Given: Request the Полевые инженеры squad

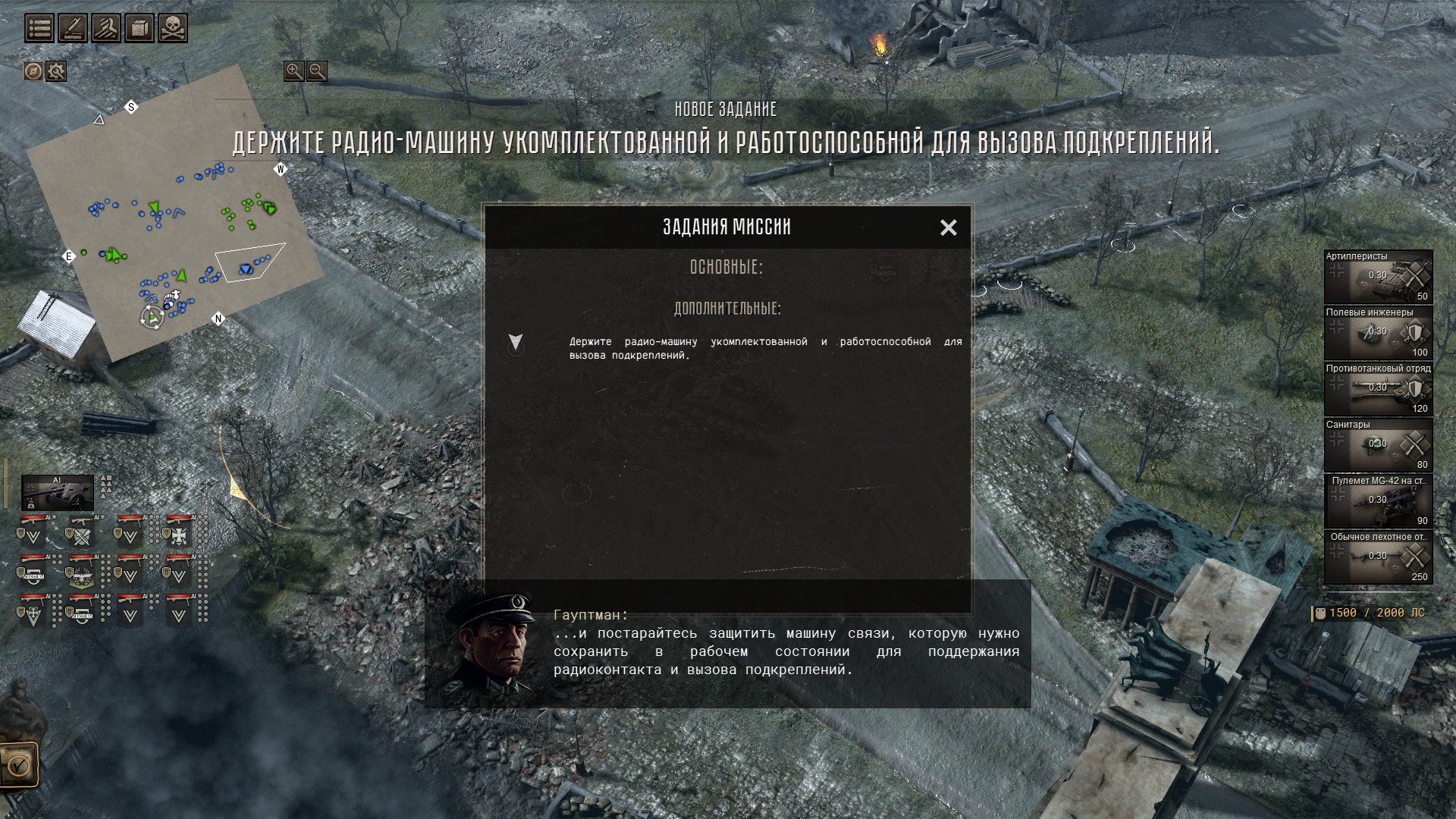Looking at the screenshot, I should coord(1378,333).
